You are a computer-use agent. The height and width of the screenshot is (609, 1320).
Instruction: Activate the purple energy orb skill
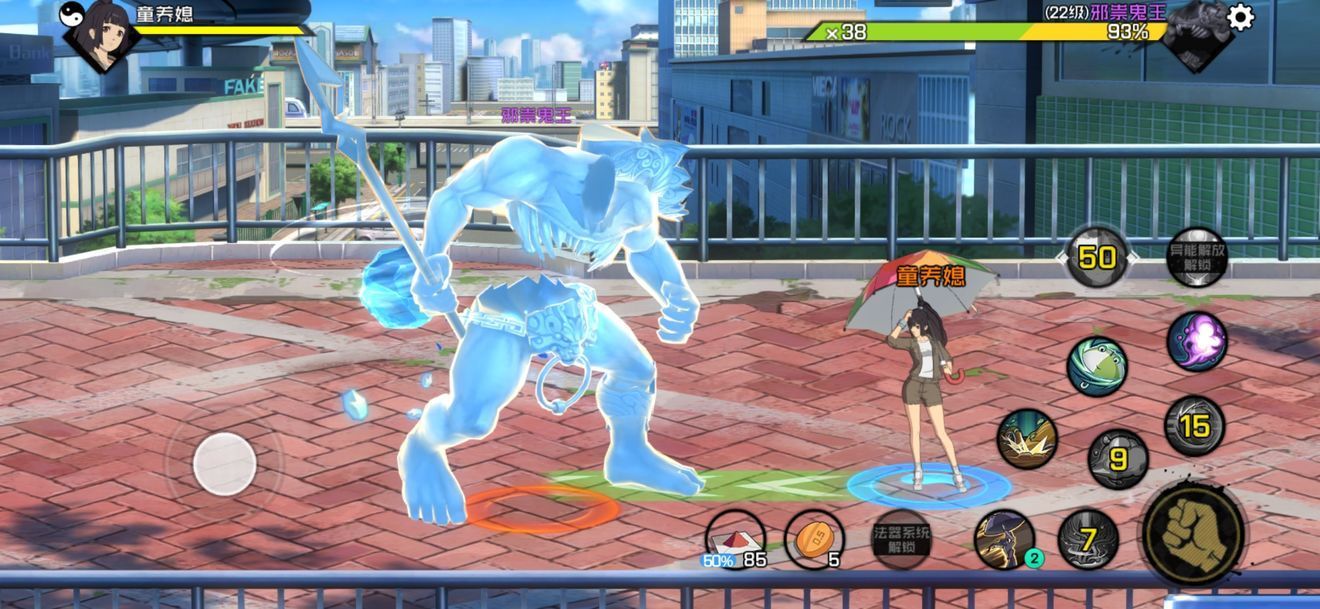click(x=1196, y=341)
